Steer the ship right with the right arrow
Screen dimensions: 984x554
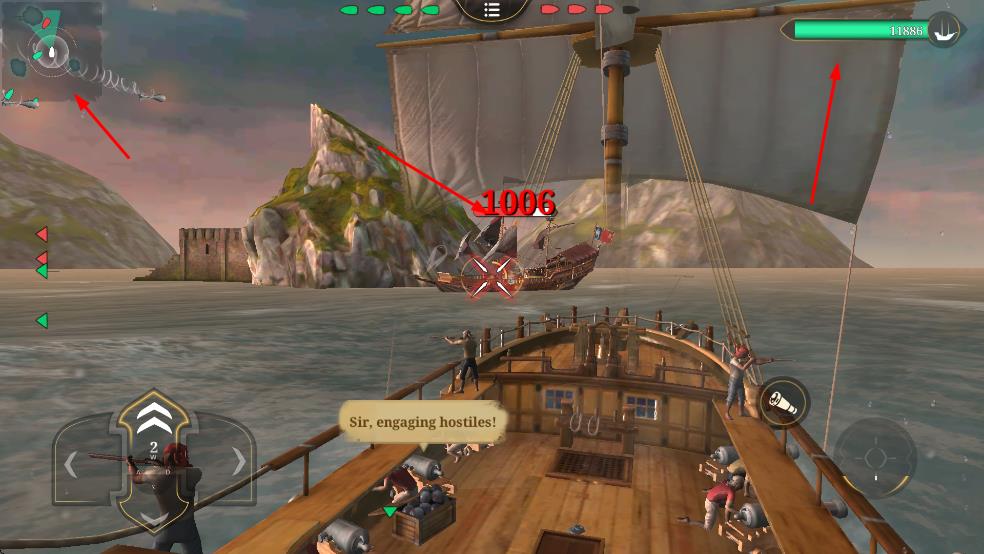tap(238, 461)
